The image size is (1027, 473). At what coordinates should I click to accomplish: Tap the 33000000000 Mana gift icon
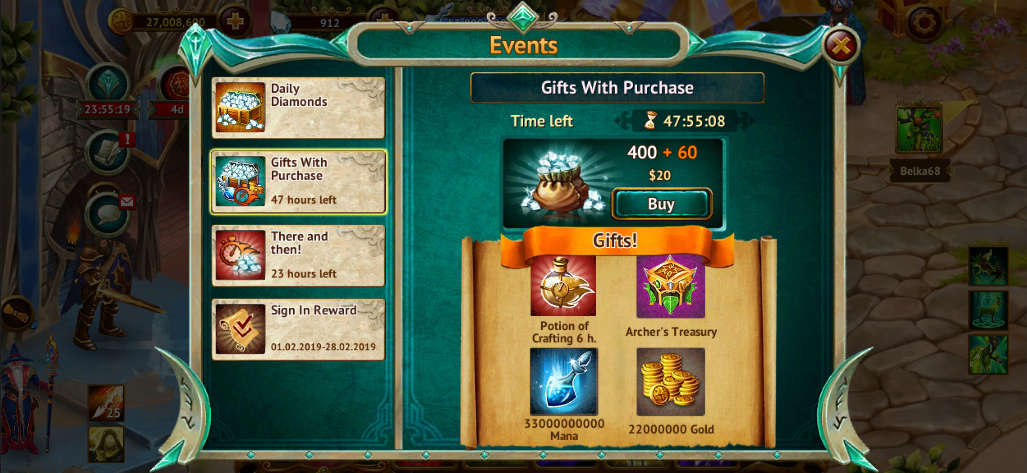point(563,381)
